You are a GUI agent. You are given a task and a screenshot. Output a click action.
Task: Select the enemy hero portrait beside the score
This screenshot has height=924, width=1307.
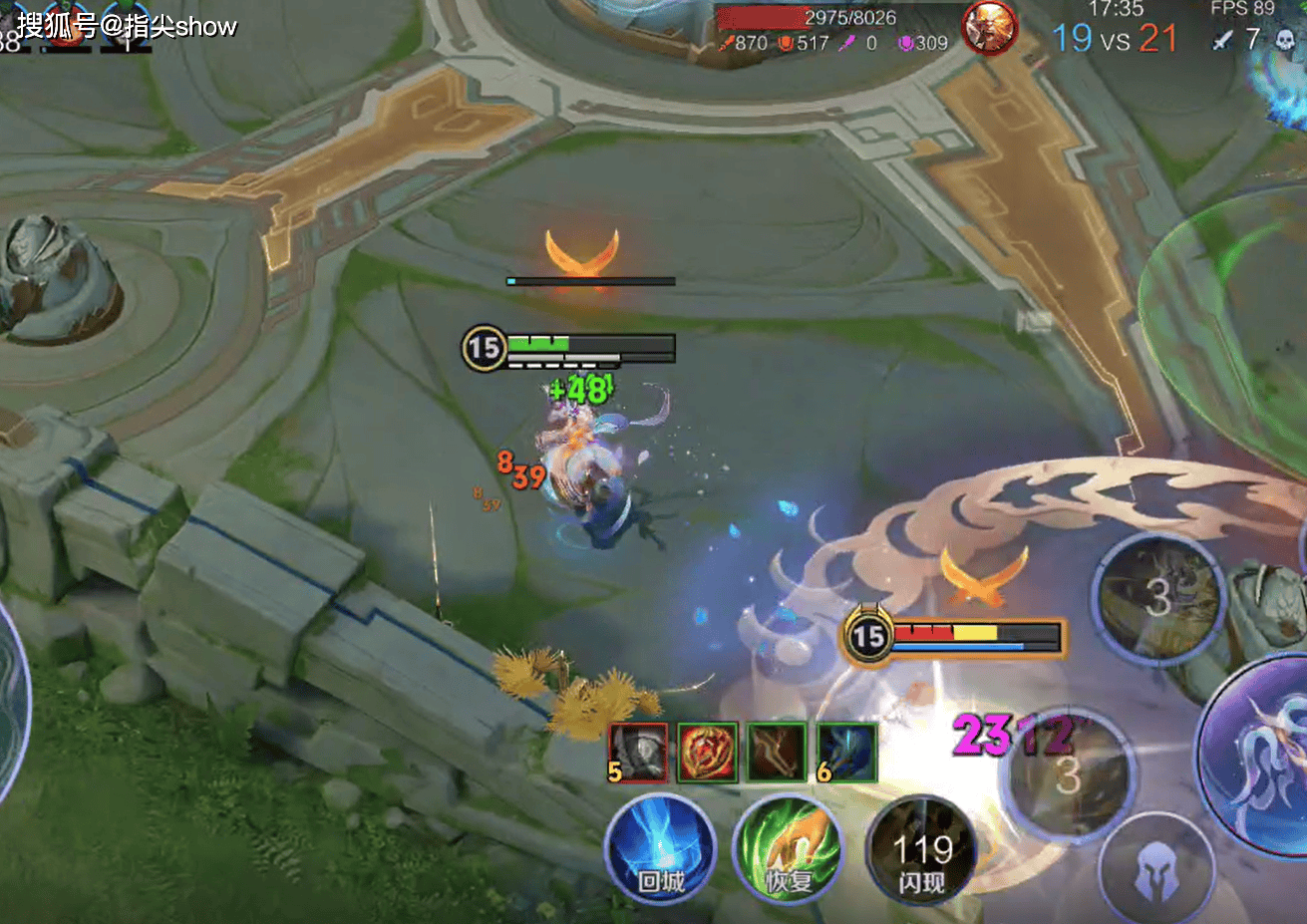989,28
